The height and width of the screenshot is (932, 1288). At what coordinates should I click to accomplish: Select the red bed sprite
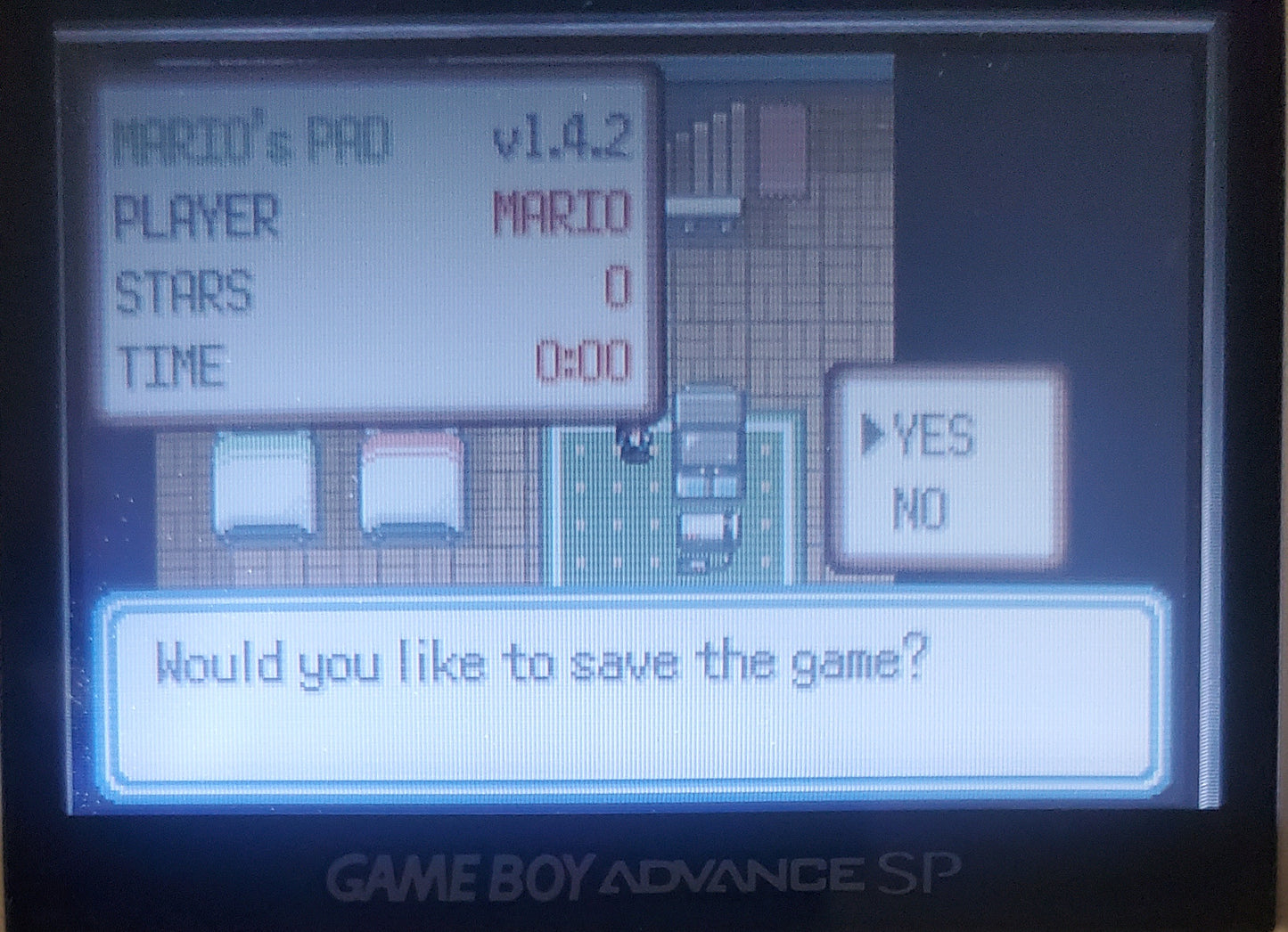pyautogui.click(x=408, y=490)
